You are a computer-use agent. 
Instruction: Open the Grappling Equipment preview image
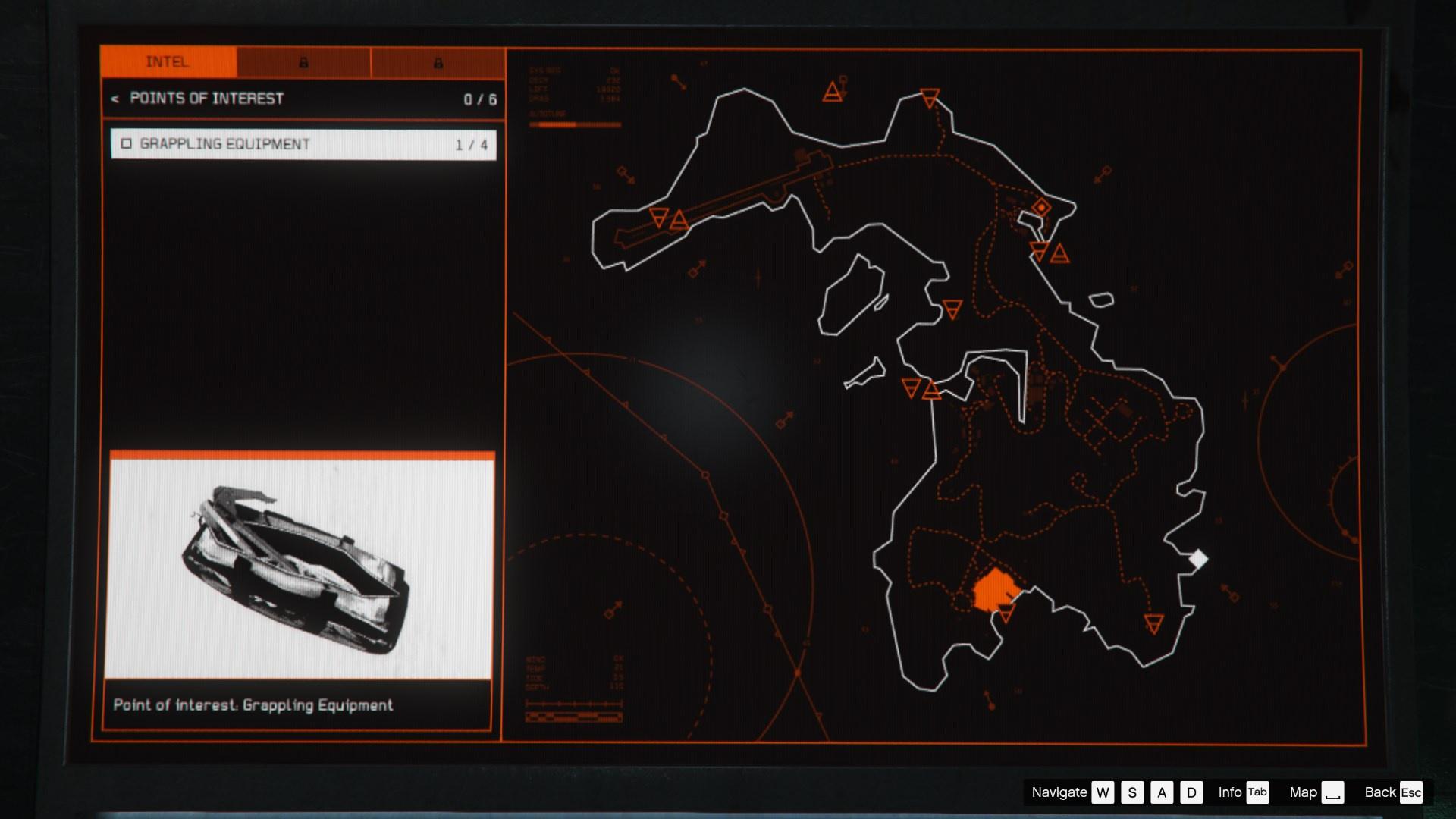pos(302,566)
